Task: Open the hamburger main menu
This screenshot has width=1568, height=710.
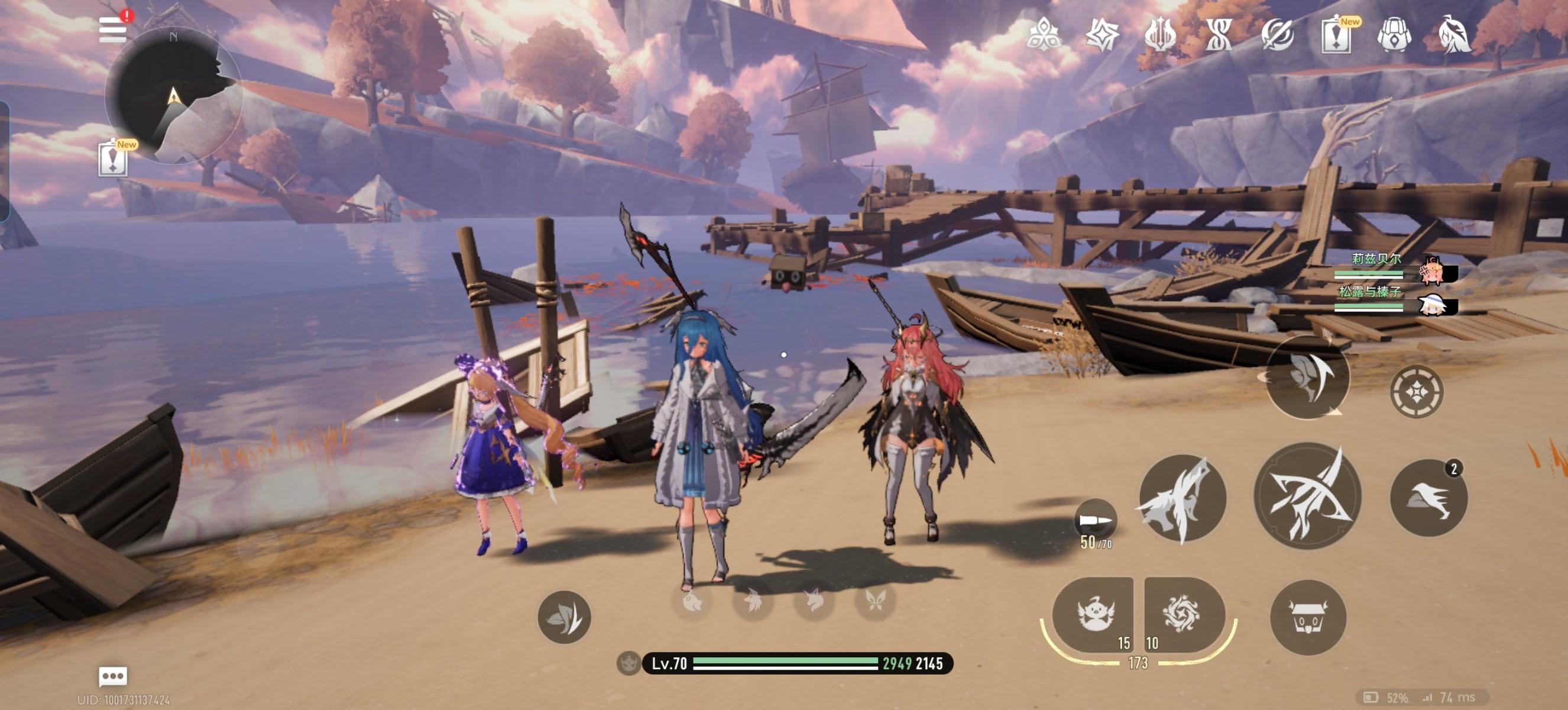Action: [x=112, y=29]
